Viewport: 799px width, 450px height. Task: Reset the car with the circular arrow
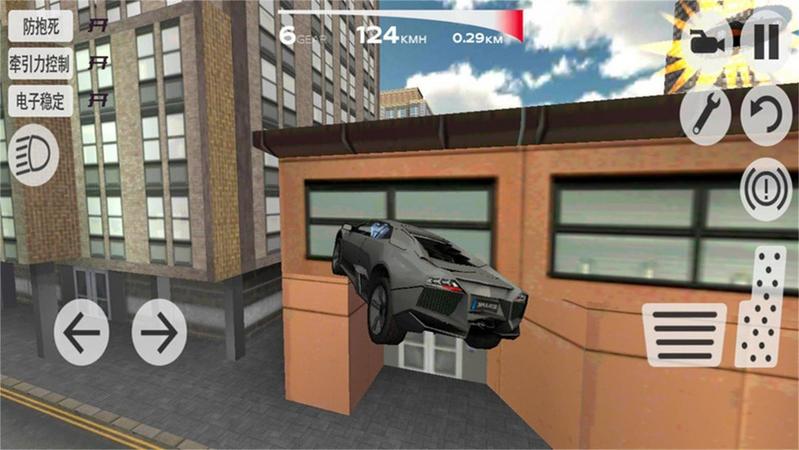click(x=765, y=117)
